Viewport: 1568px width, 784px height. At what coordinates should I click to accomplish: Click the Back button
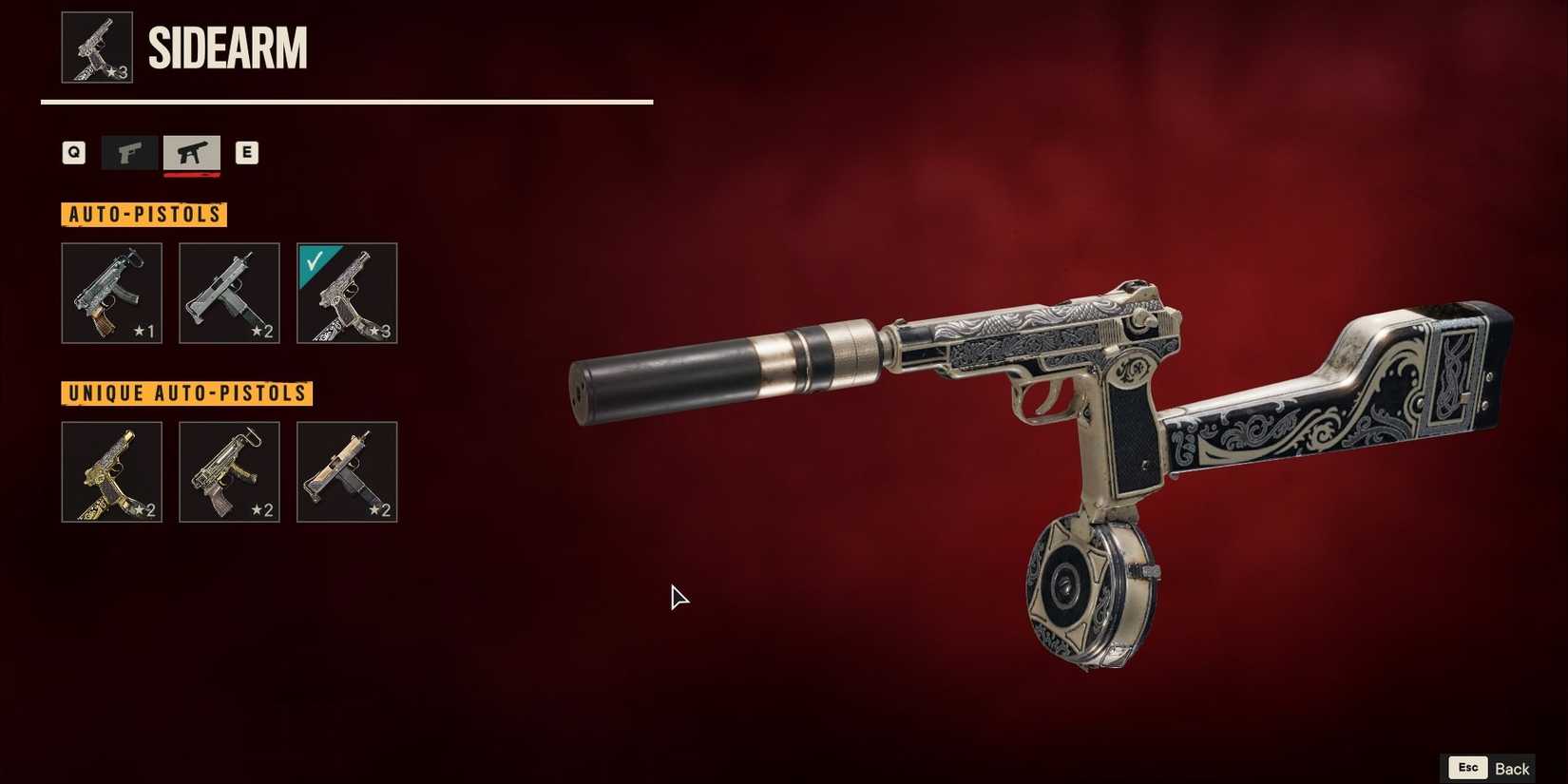pyautogui.click(x=1513, y=767)
